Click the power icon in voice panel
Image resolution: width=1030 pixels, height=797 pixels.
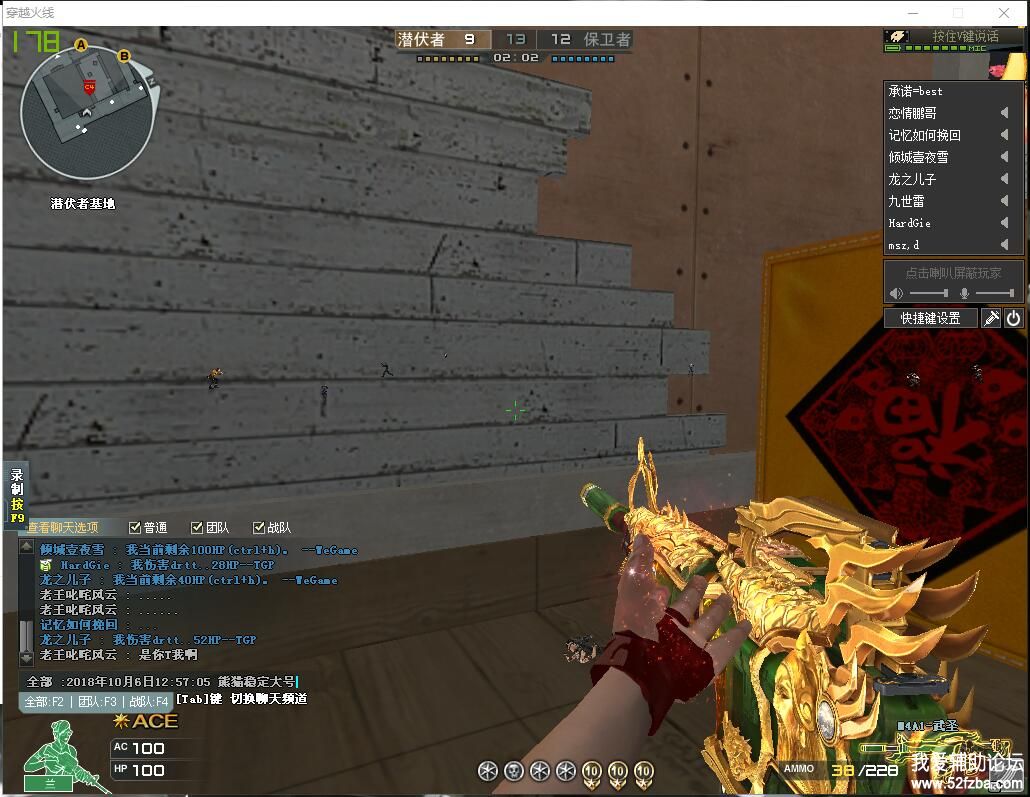pyautogui.click(x=1013, y=318)
